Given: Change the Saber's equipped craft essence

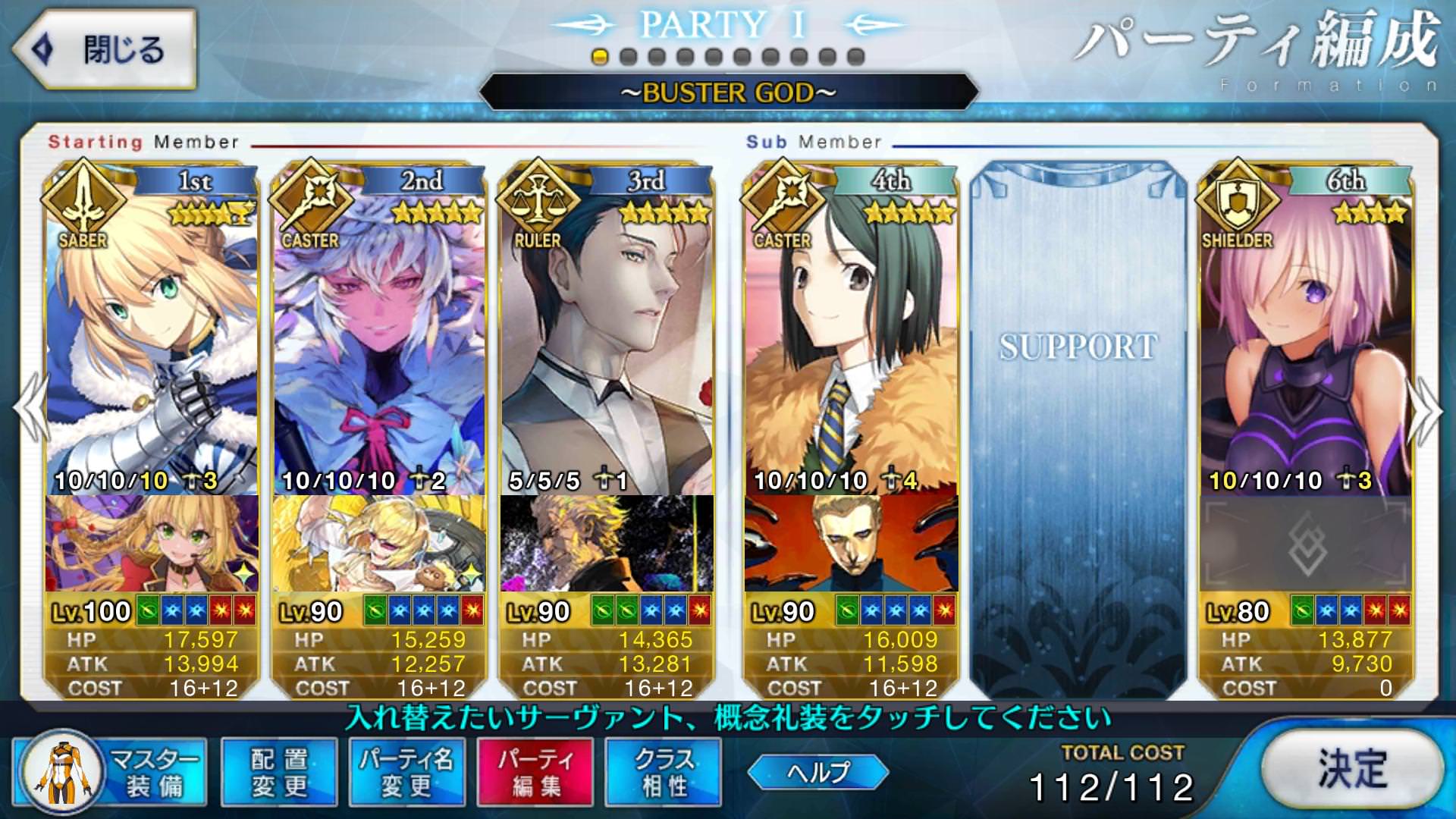Looking at the screenshot, I should point(152,543).
